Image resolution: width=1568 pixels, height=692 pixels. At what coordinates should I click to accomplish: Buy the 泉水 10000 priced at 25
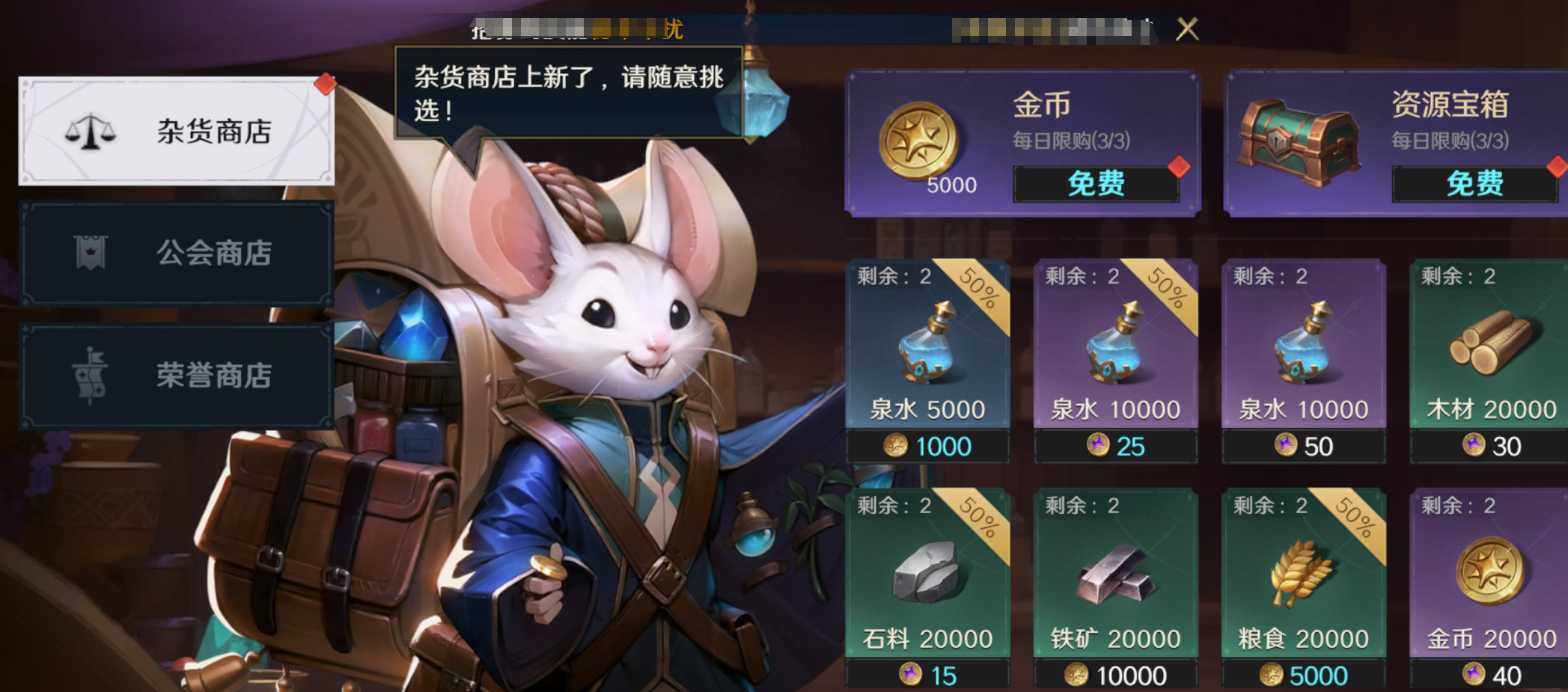click(1114, 446)
